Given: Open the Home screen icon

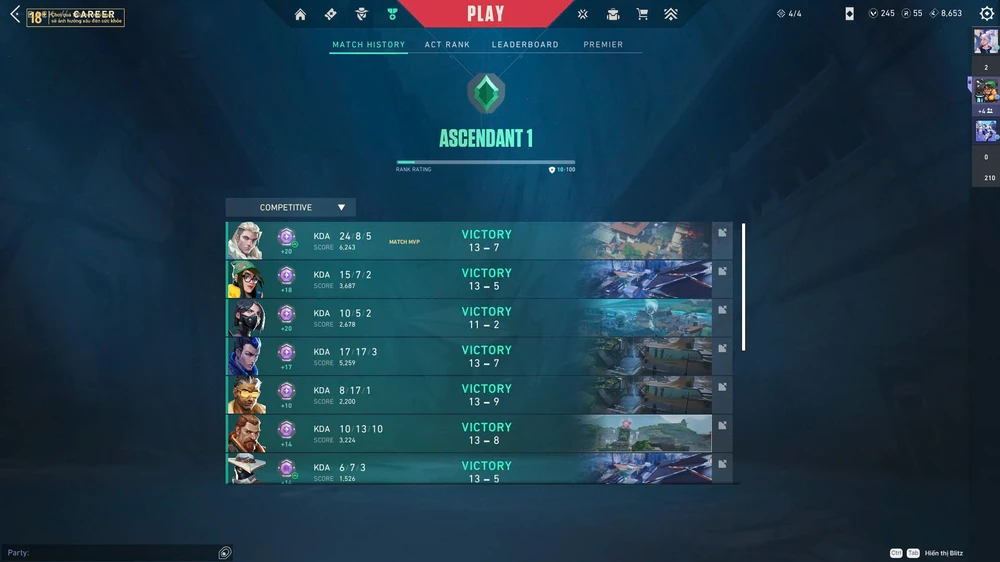Looking at the screenshot, I should pyautogui.click(x=300, y=15).
